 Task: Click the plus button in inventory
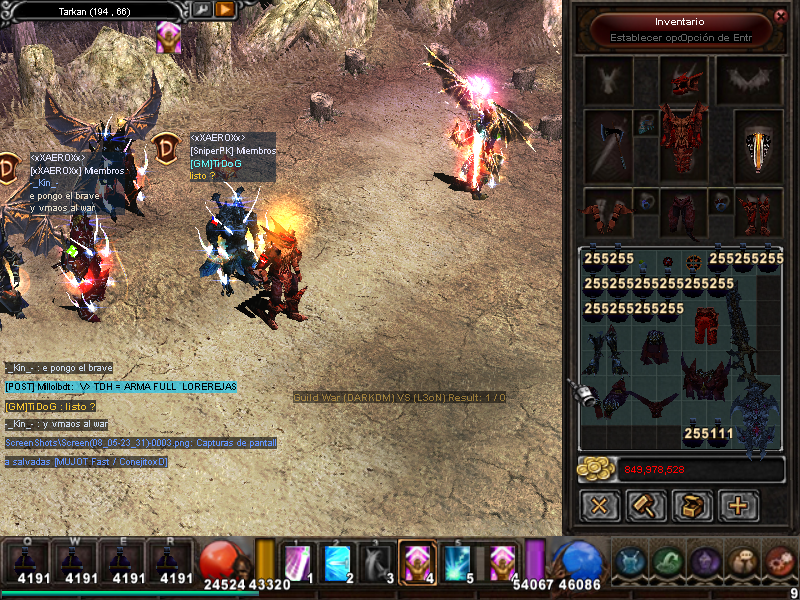pos(738,505)
